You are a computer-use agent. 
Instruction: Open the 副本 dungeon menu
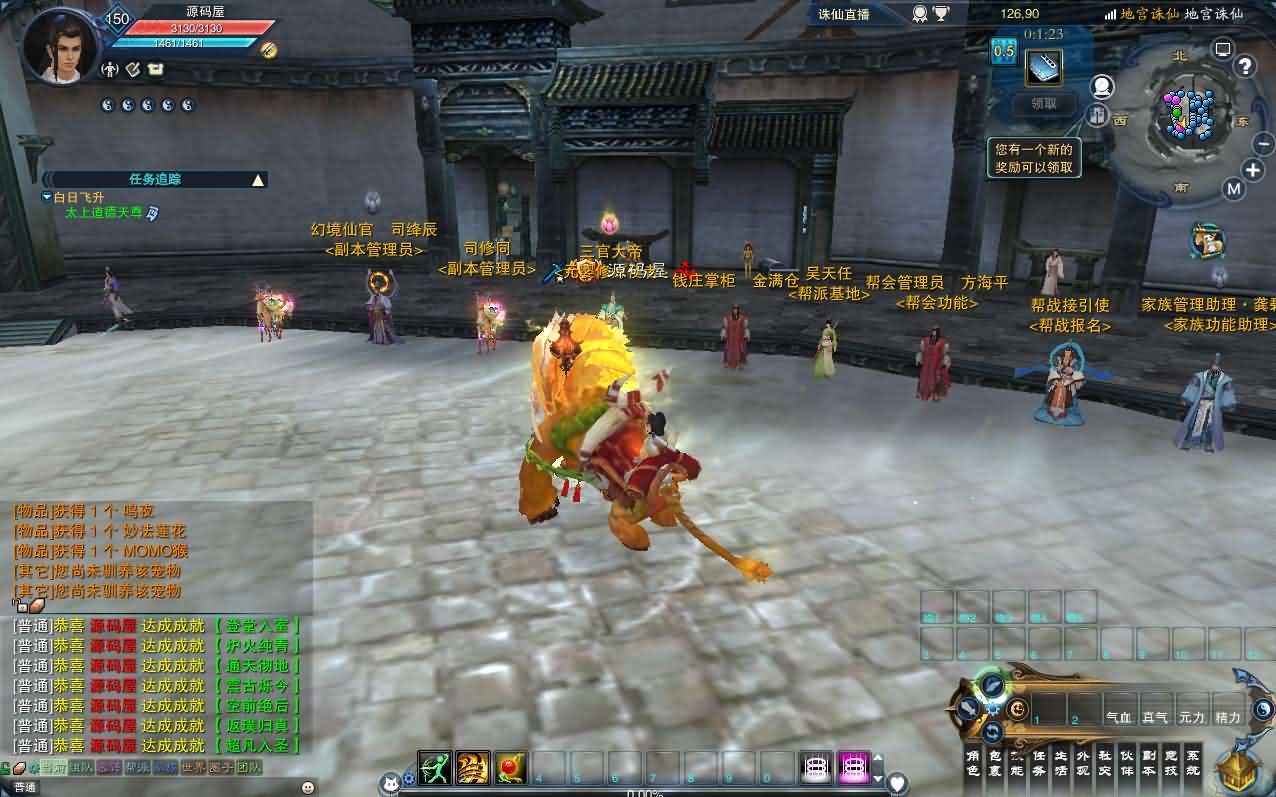1149,763
